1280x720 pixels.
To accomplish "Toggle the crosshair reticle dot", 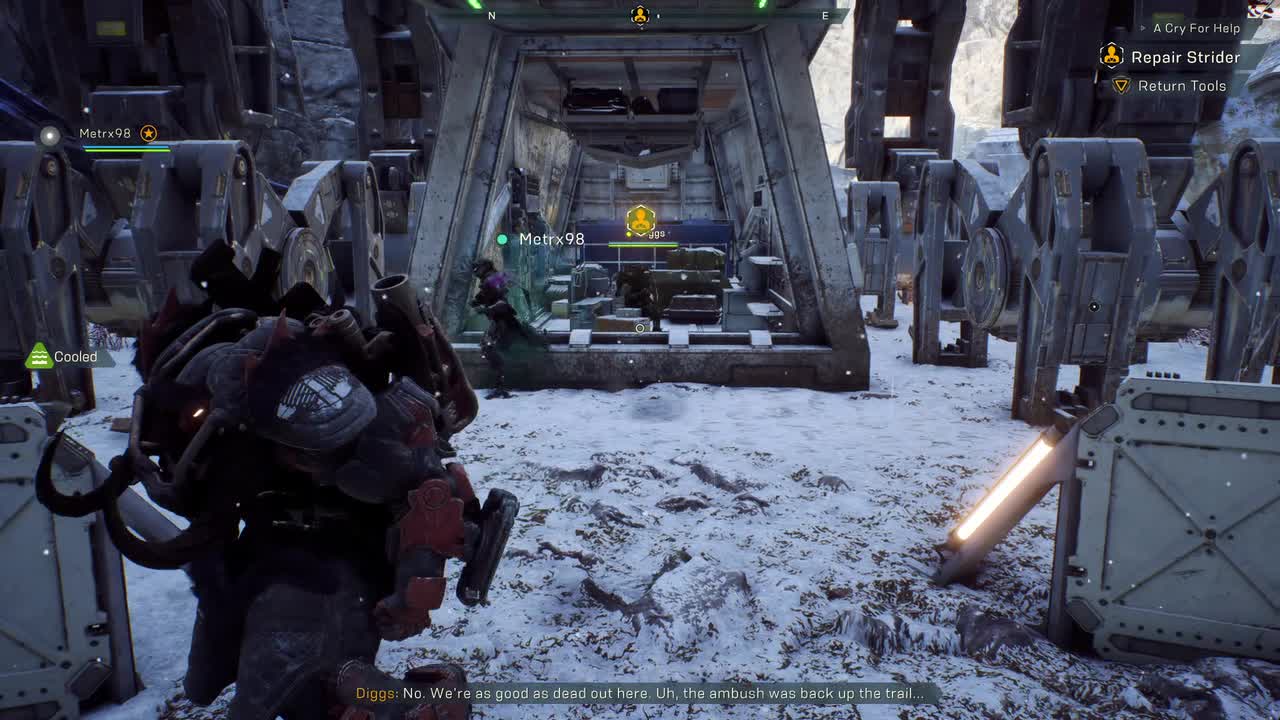I will [638, 326].
